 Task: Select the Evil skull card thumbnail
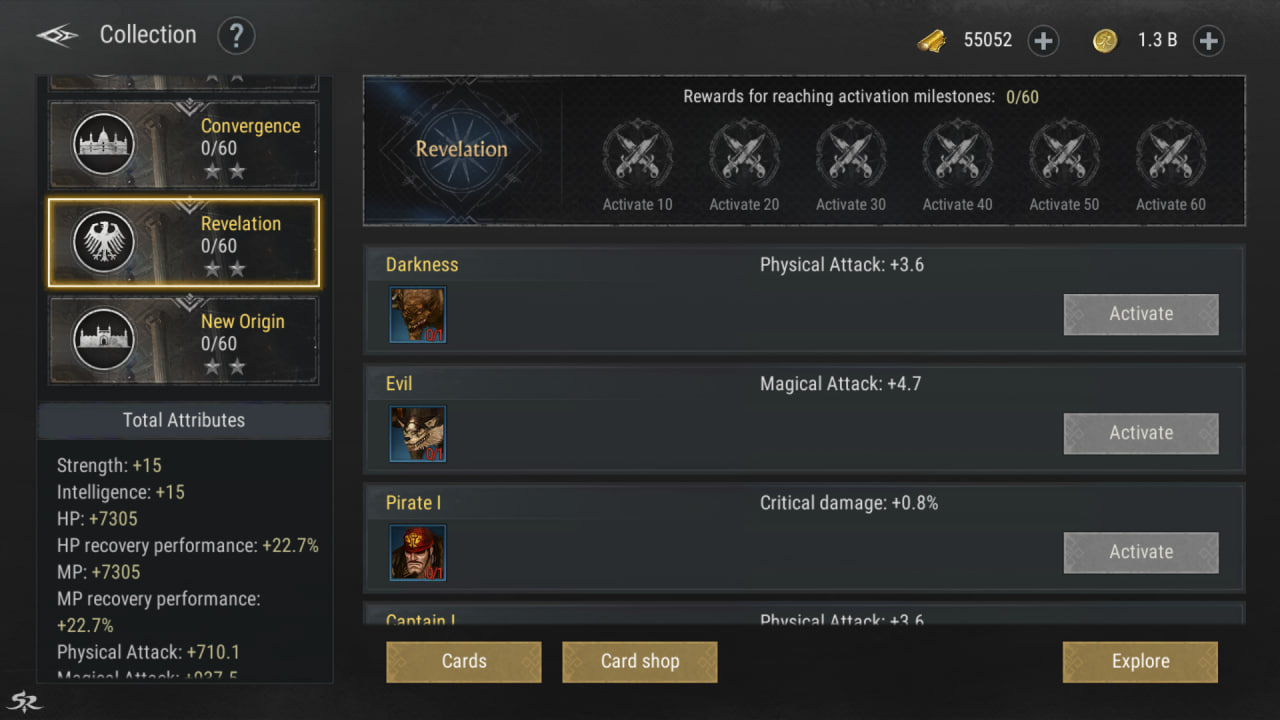418,434
